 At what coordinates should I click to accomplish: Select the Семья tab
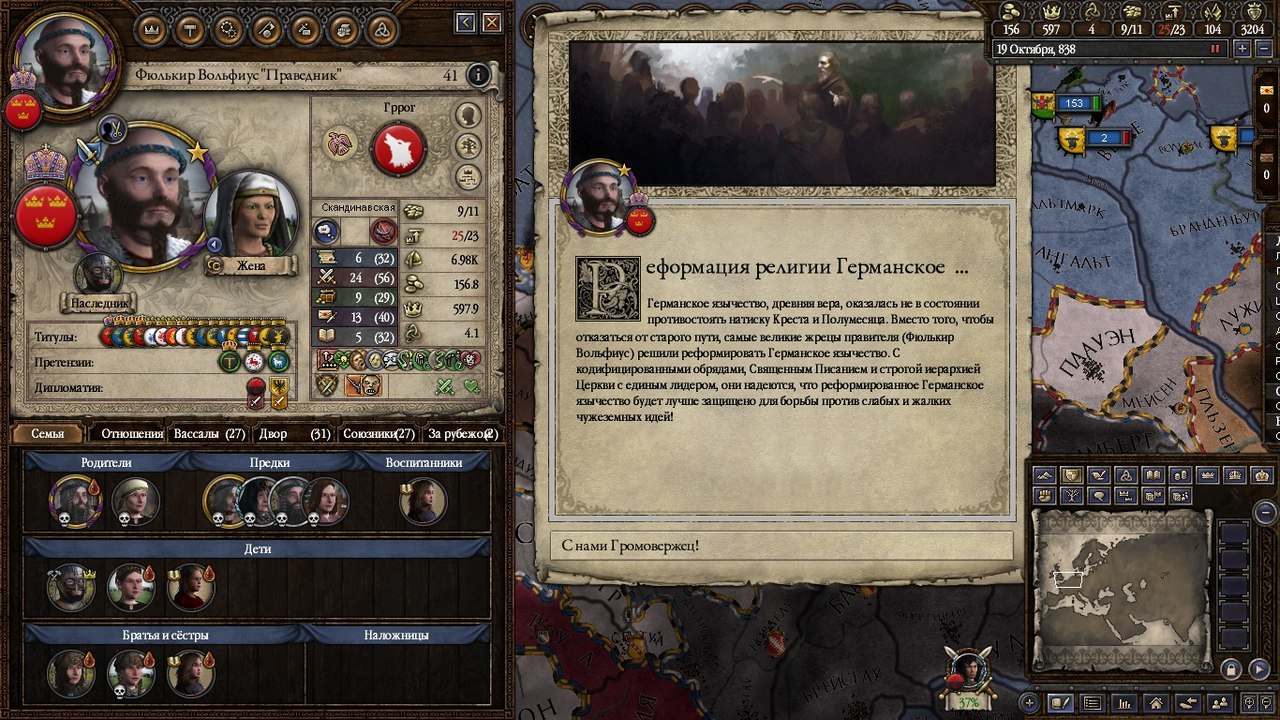(47, 434)
